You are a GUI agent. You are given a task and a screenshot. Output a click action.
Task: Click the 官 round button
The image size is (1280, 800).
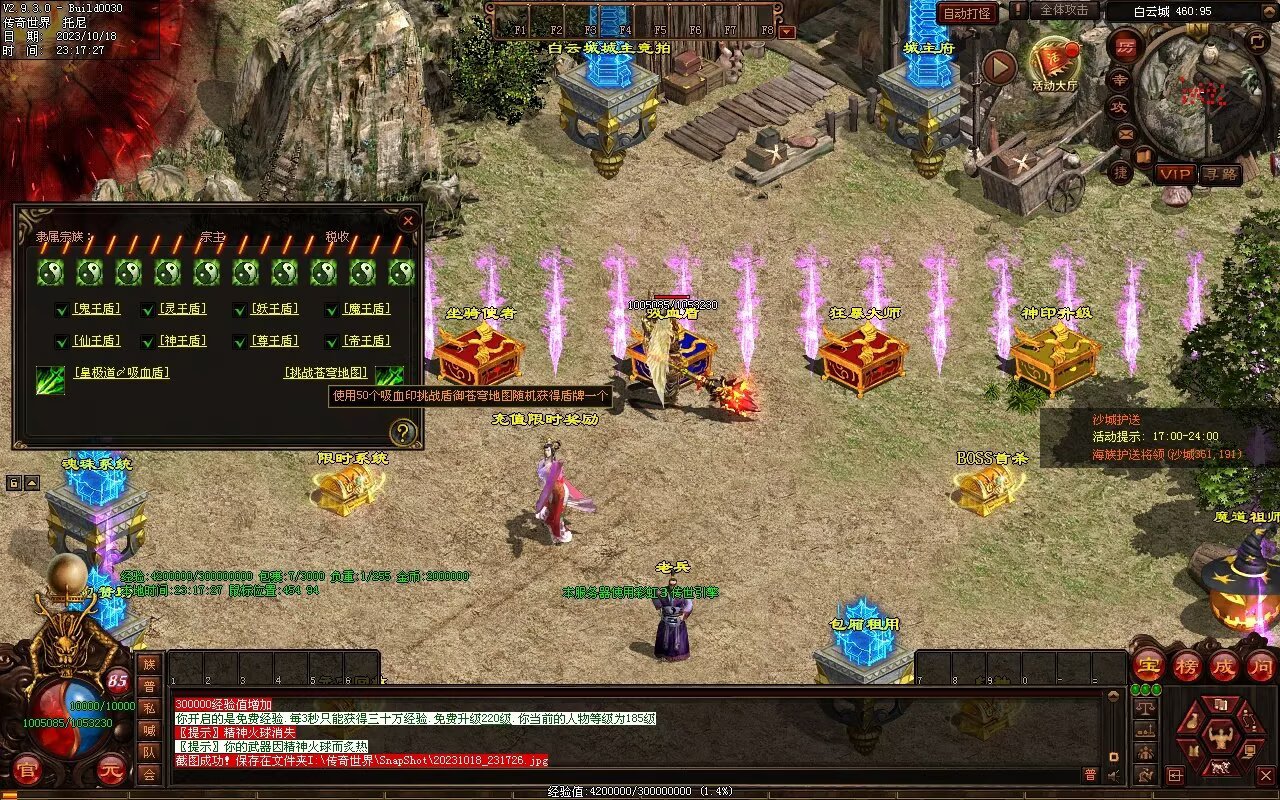click(x=27, y=770)
